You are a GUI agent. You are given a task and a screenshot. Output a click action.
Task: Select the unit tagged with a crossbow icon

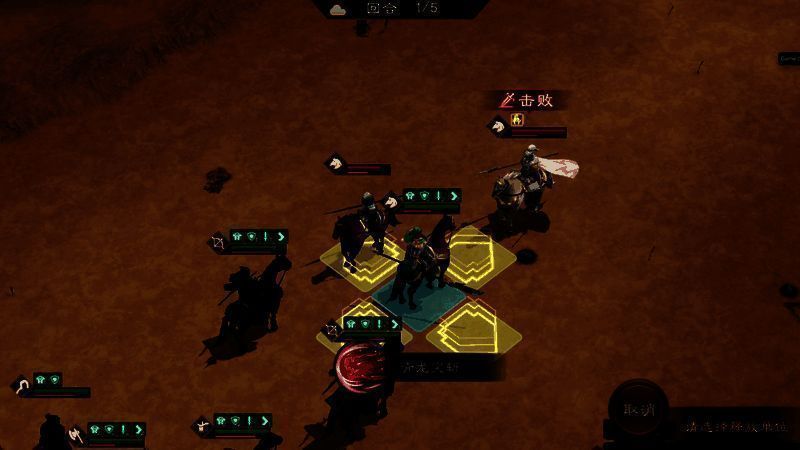coord(201,425)
